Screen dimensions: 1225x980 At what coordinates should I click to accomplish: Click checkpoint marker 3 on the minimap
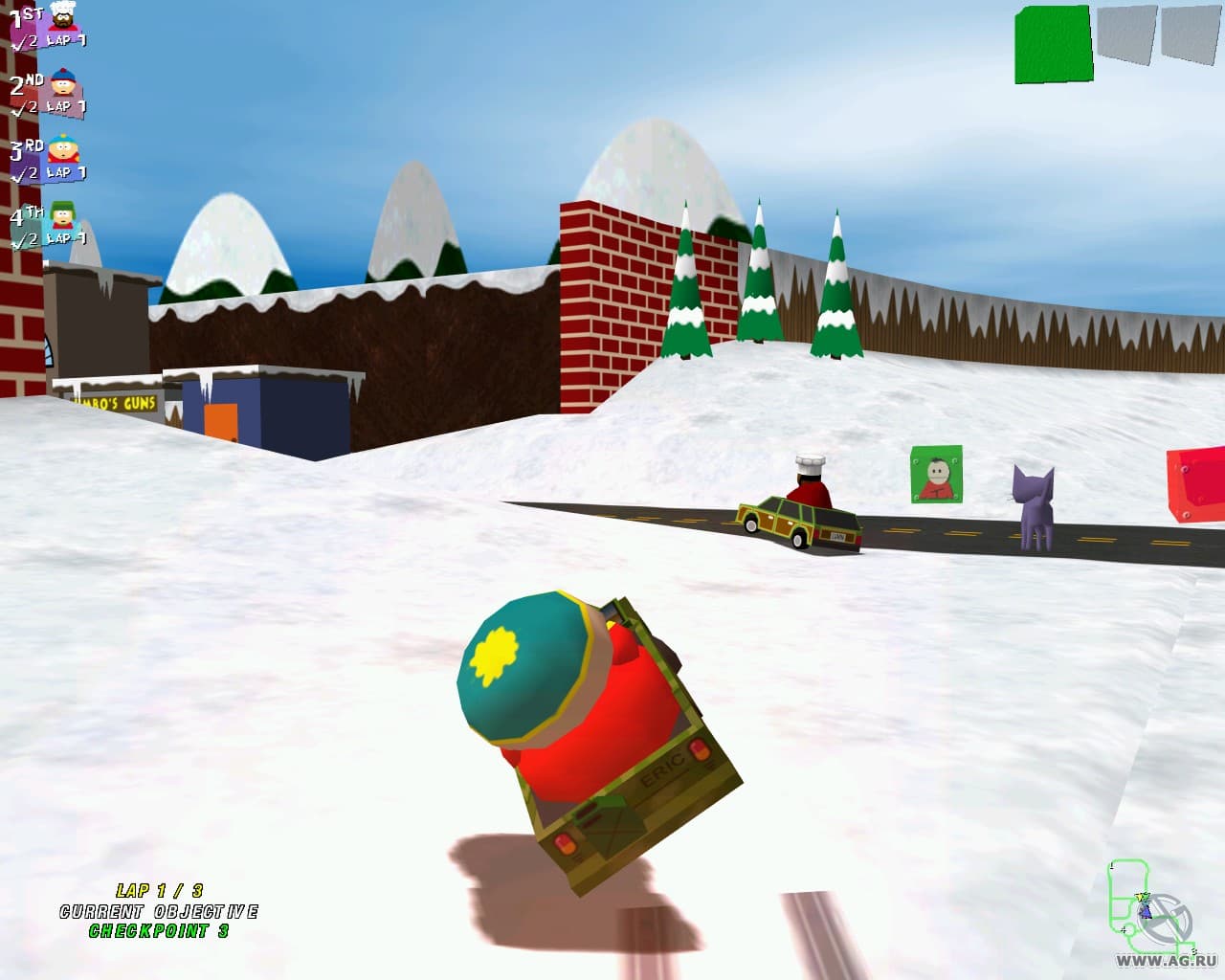click(x=1193, y=950)
